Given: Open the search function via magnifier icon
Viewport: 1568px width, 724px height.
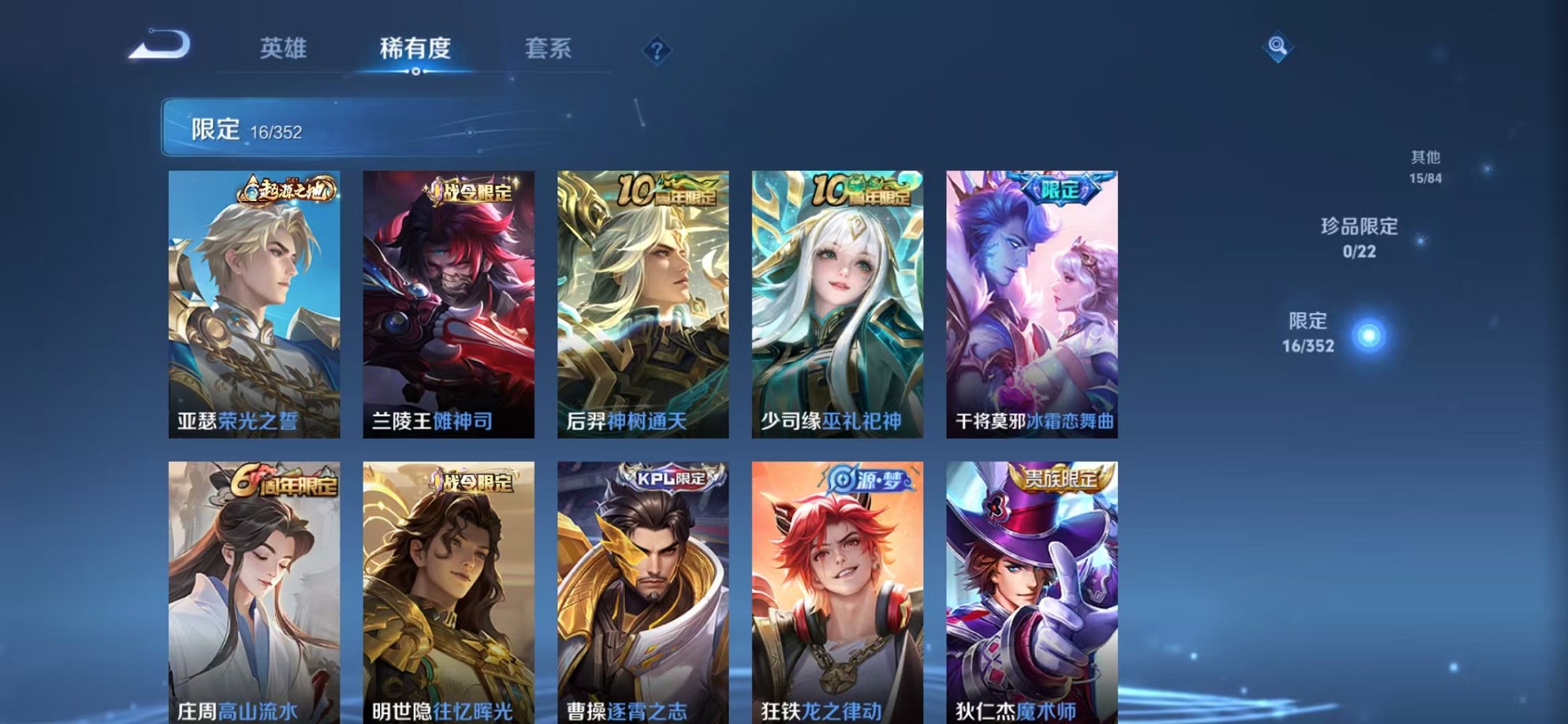Looking at the screenshot, I should [1278, 47].
